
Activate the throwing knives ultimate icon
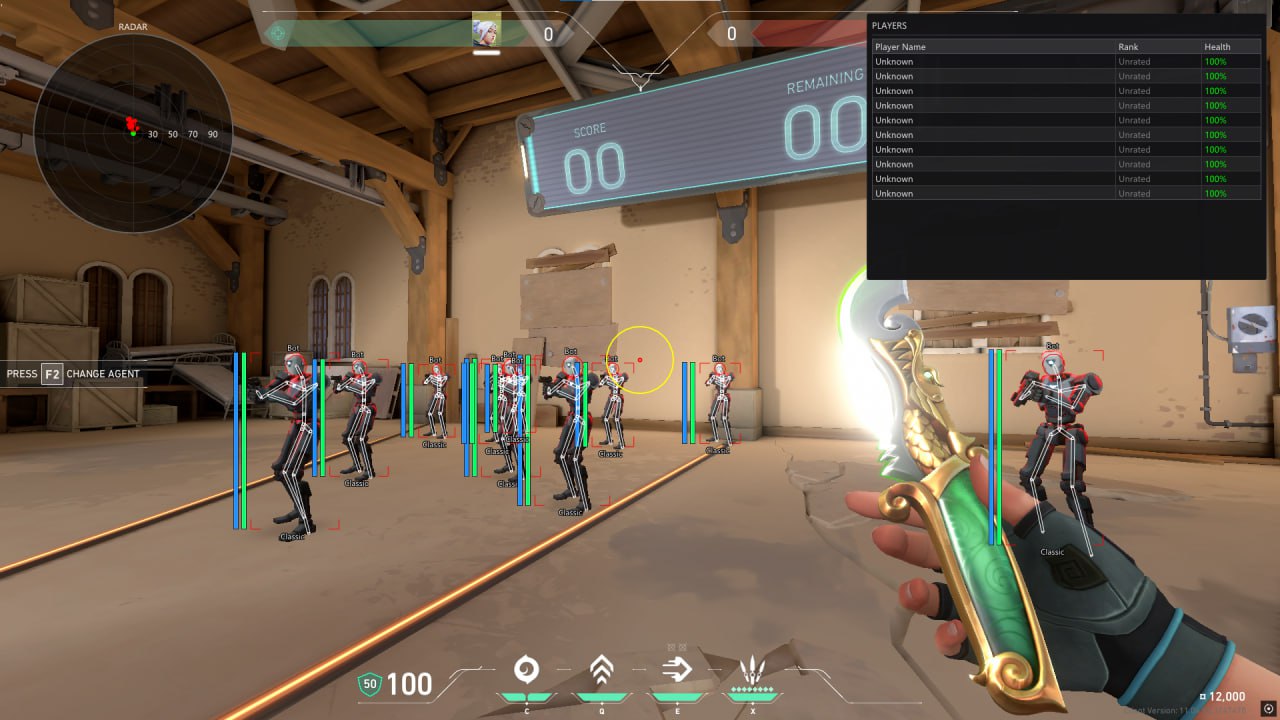pyautogui.click(x=753, y=669)
